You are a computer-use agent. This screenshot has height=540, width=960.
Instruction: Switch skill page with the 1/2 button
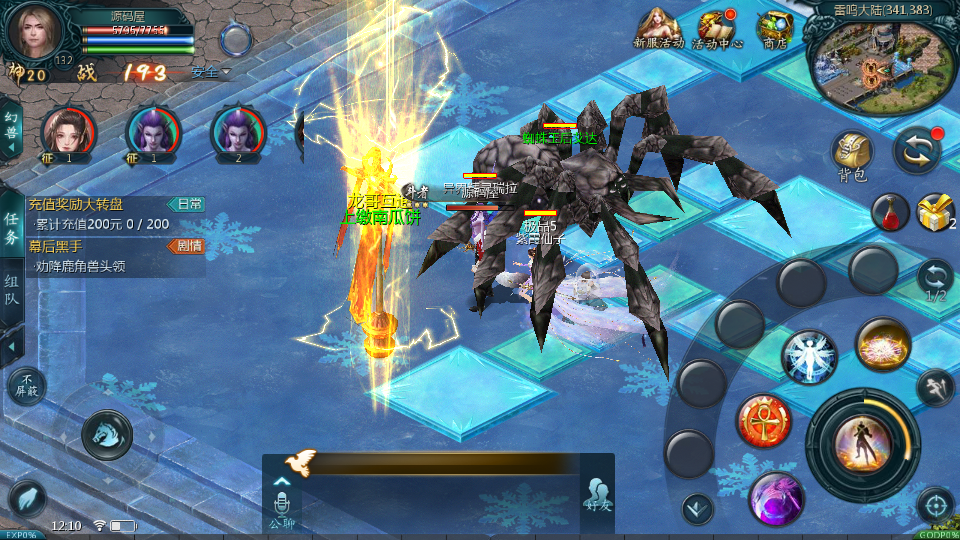tap(935, 279)
